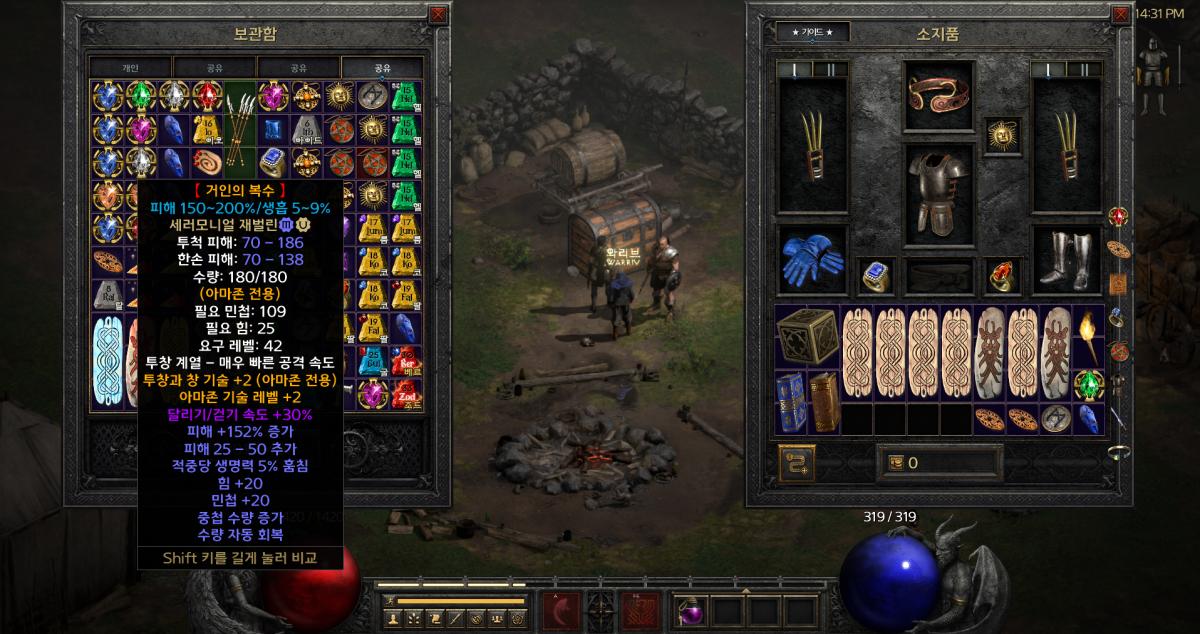Select the equipped blue gloves
Image resolution: width=1200 pixels, height=634 pixels.
pos(811,258)
